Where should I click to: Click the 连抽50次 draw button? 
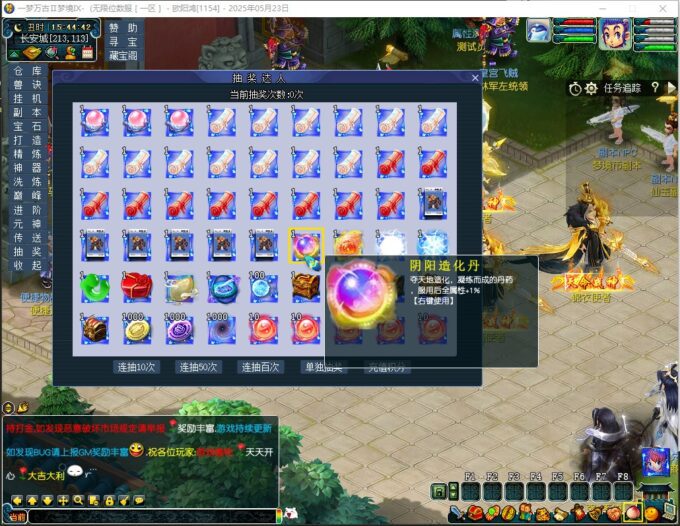(199, 367)
